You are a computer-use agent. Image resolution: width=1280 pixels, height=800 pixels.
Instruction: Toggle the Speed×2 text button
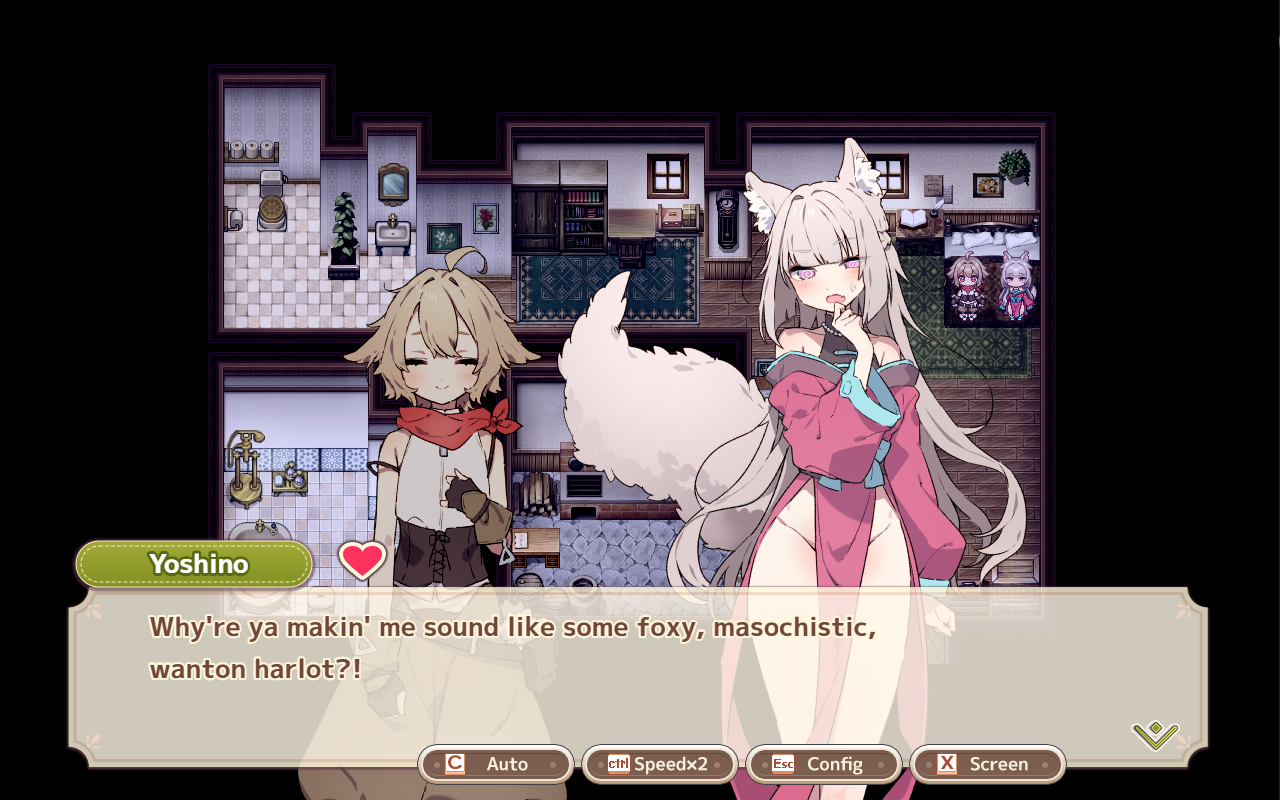click(660, 764)
